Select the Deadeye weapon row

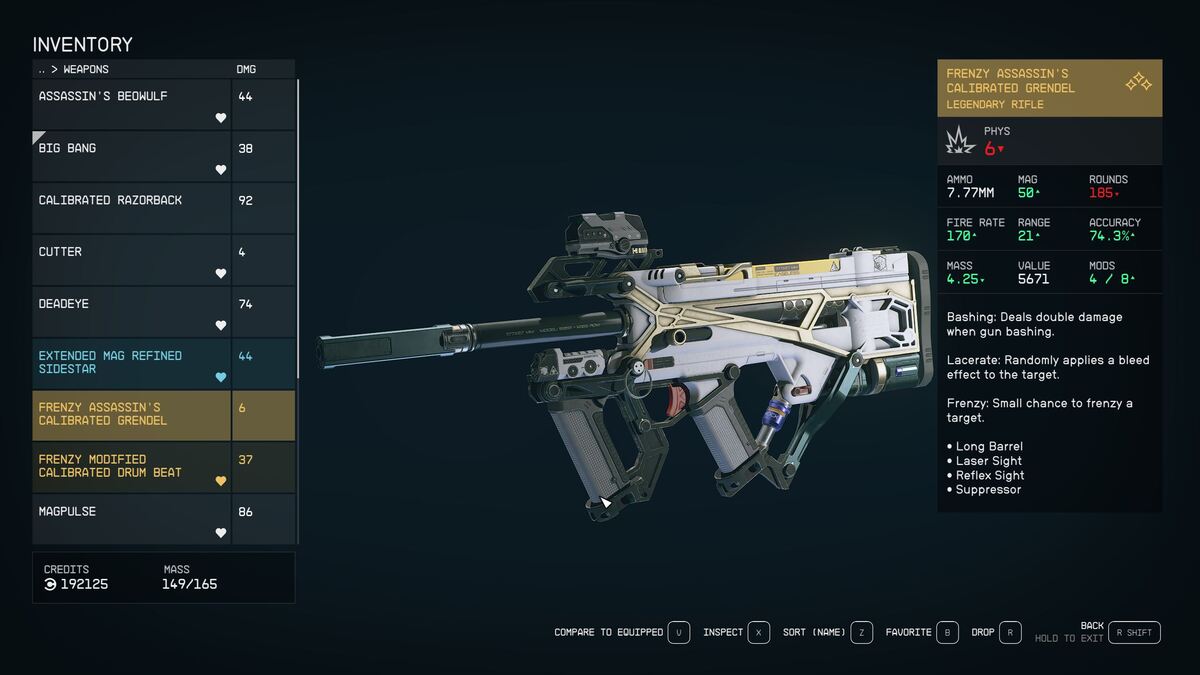tap(131, 312)
